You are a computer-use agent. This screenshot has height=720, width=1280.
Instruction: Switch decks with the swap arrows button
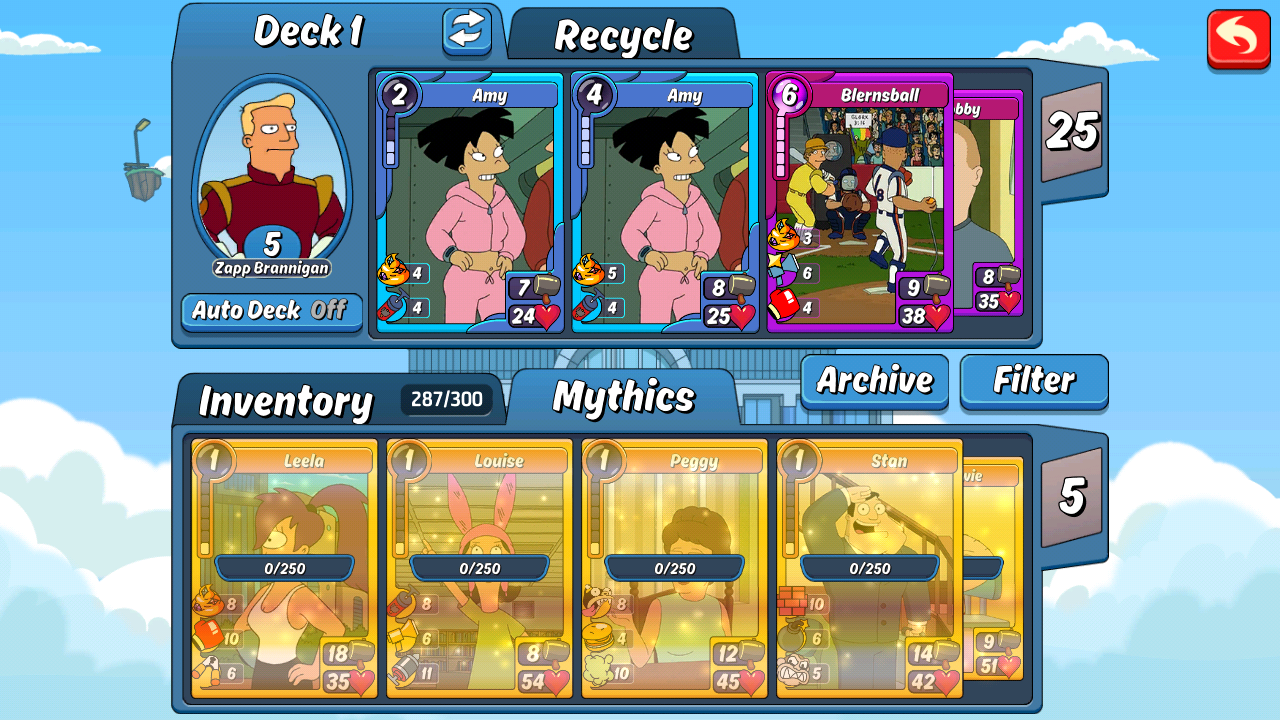467,31
